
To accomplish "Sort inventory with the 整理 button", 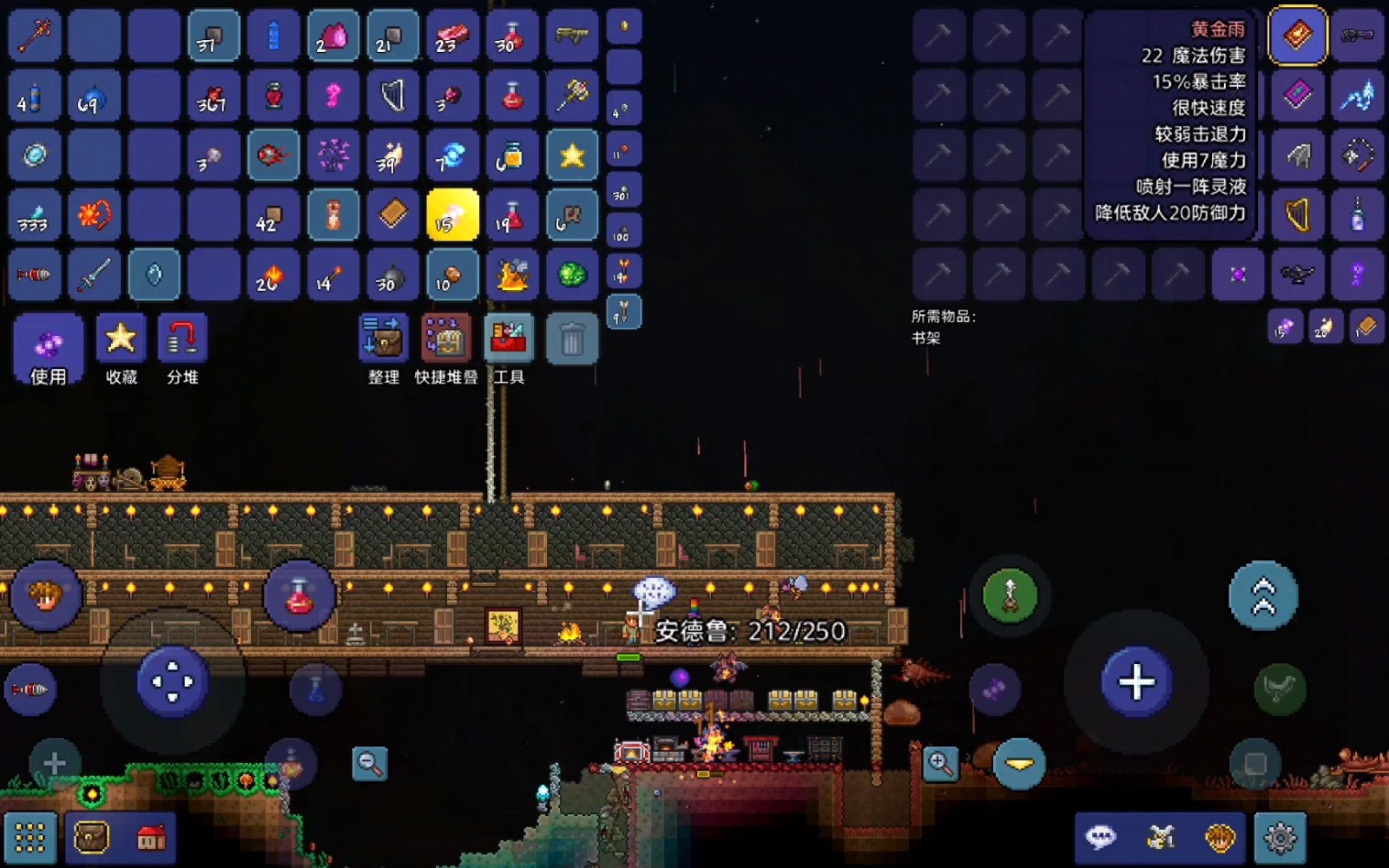I will (x=383, y=349).
